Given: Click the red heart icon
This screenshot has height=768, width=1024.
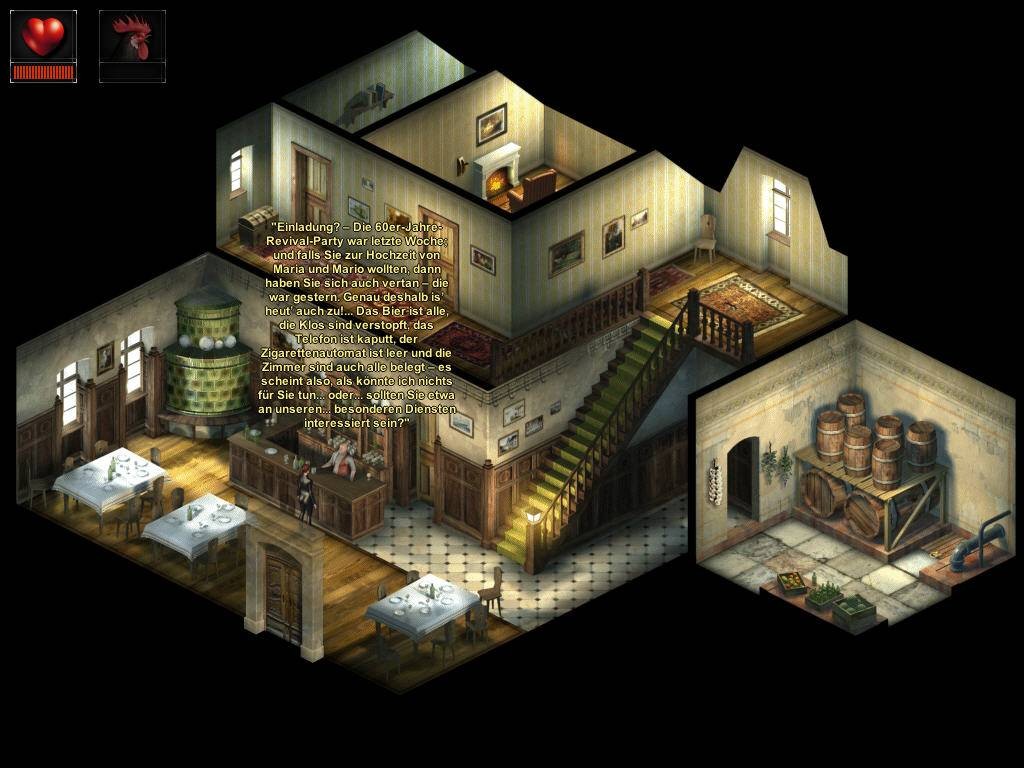Looking at the screenshot, I should (43, 37).
